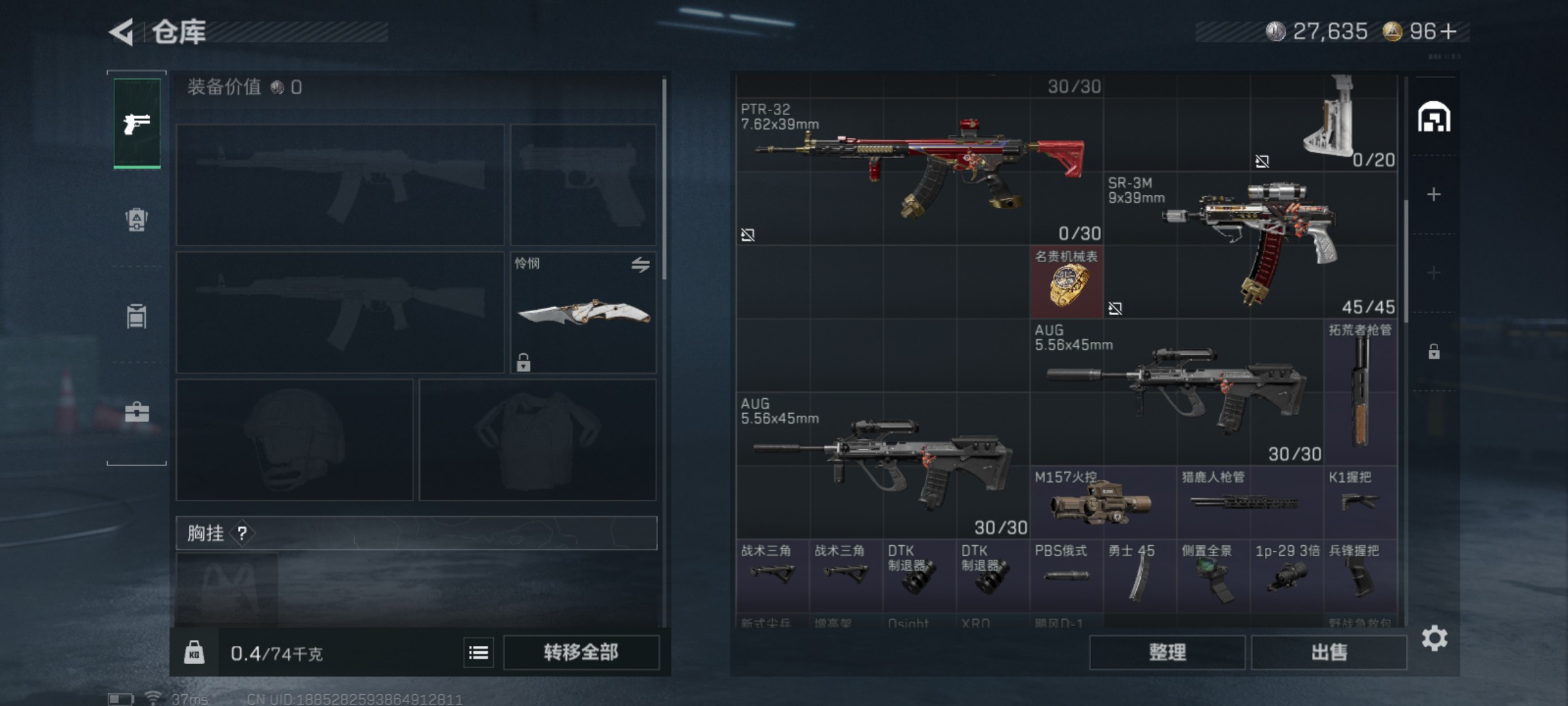Select the K1握把 grip item

(1360, 502)
